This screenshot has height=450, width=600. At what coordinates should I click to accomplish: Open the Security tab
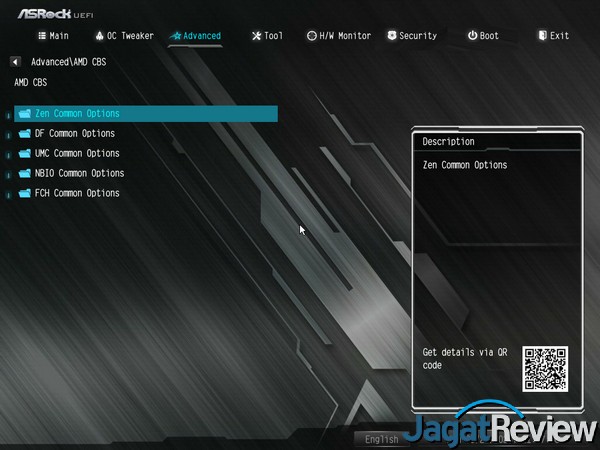click(411, 36)
